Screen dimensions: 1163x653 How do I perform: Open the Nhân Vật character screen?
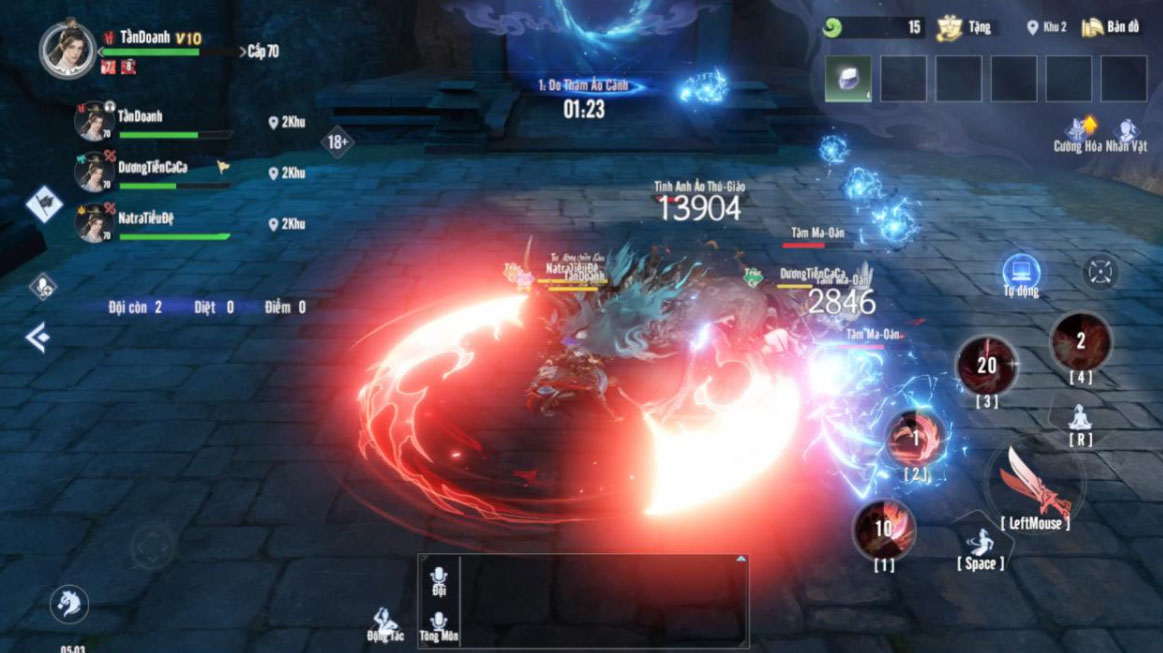point(1127,133)
